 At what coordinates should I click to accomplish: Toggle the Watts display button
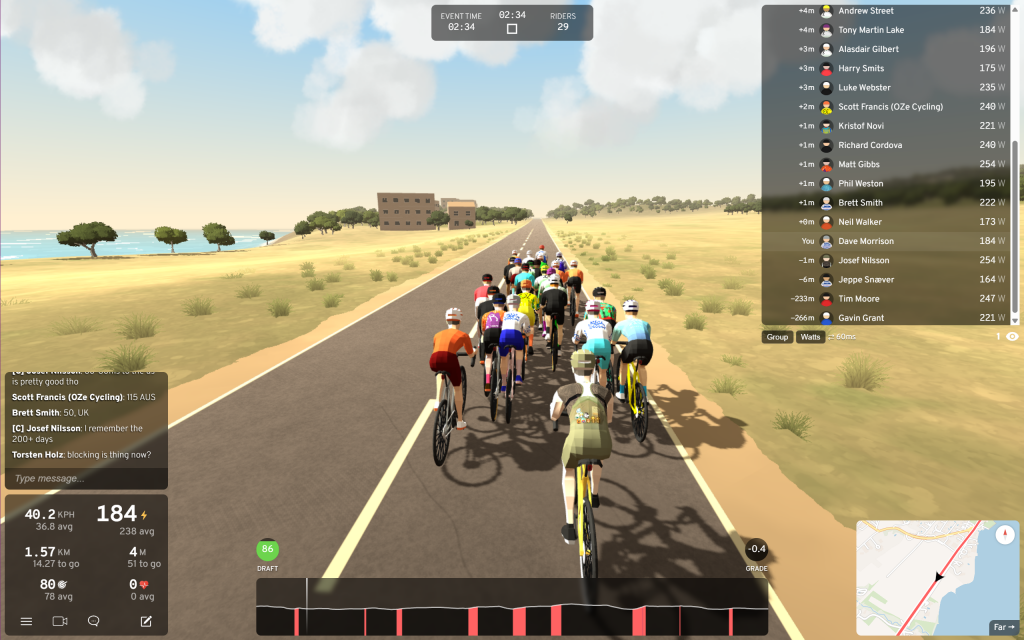(x=810, y=337)
